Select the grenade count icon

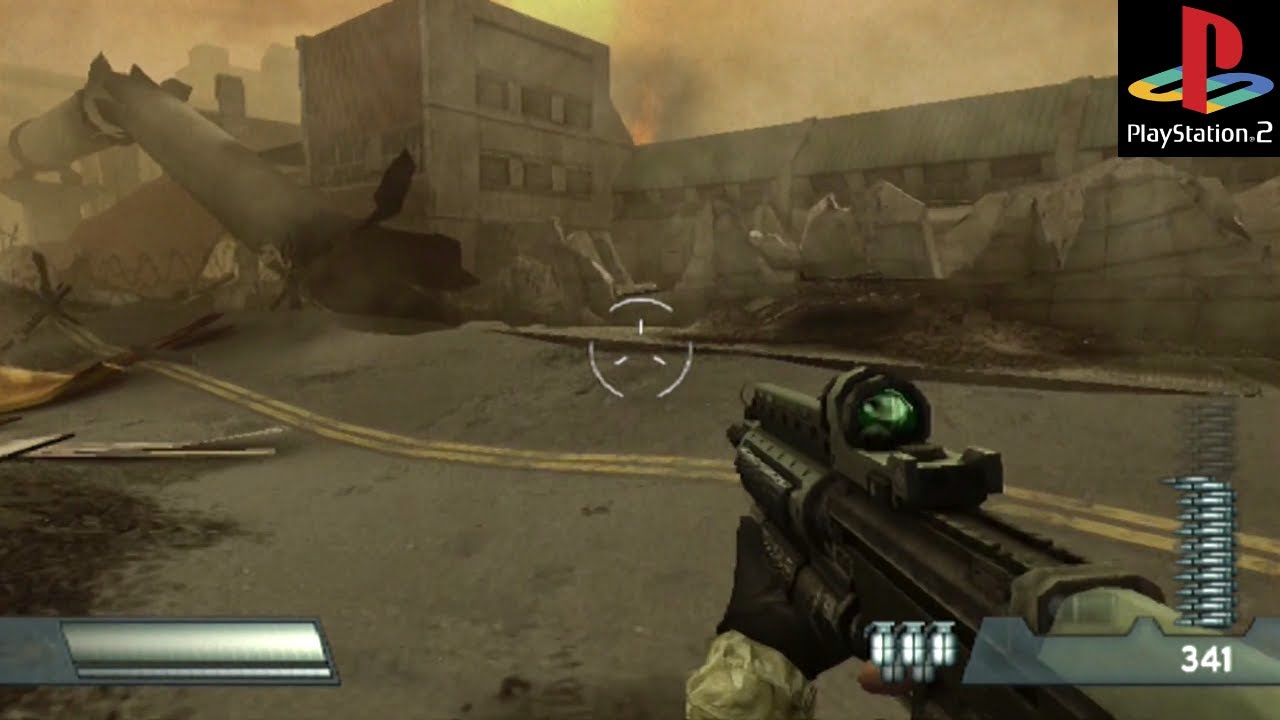tap(912, 648)
